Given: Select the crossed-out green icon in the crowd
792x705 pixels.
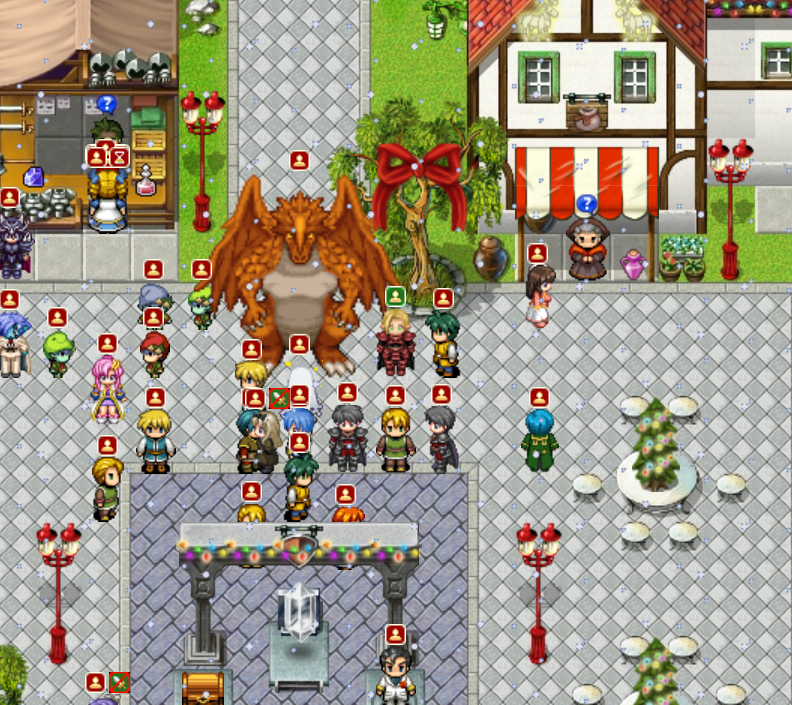Looking at the screenshot, I should click(279, 398).
